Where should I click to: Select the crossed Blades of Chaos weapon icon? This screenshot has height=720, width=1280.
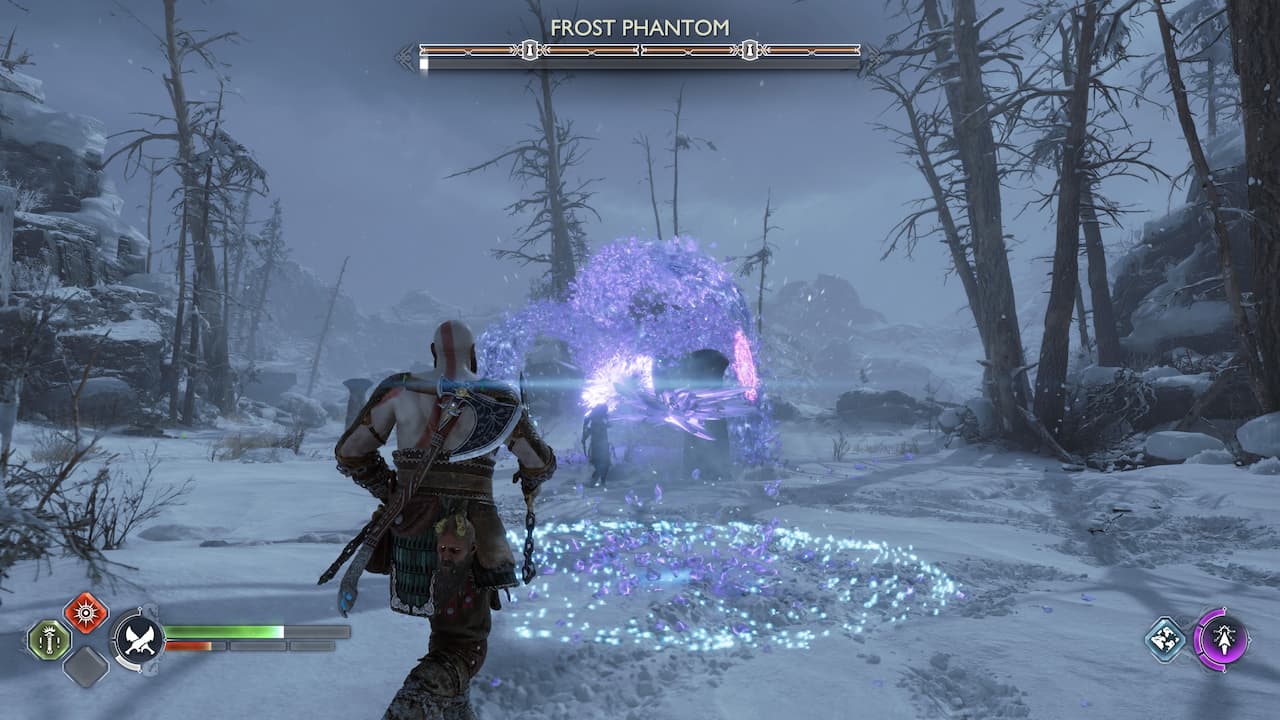pyautogui.click(x=139, y=640)
